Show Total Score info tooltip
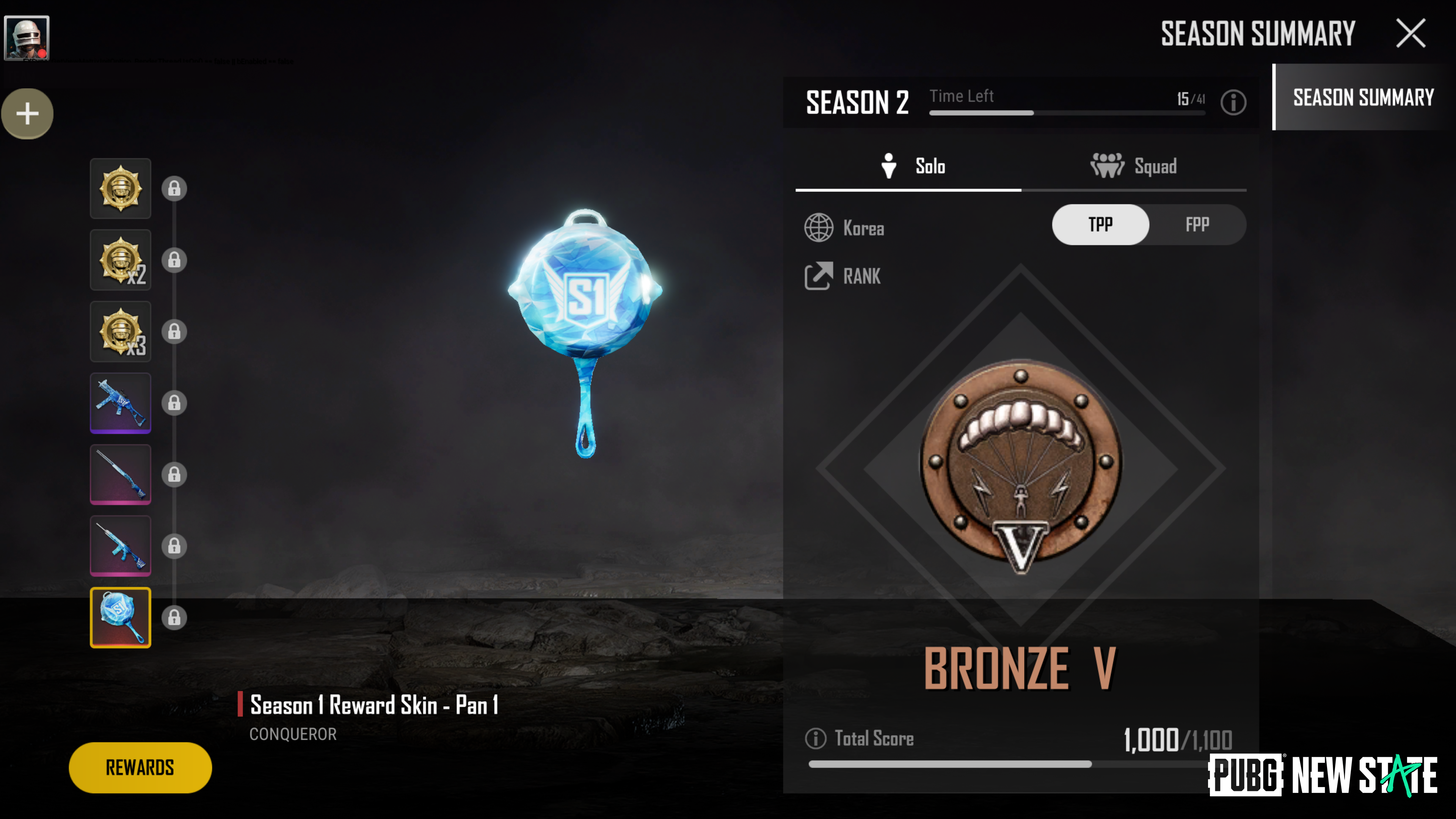Image resolution: width=1456 pixels, height=819 pixels. coord(815,738)
